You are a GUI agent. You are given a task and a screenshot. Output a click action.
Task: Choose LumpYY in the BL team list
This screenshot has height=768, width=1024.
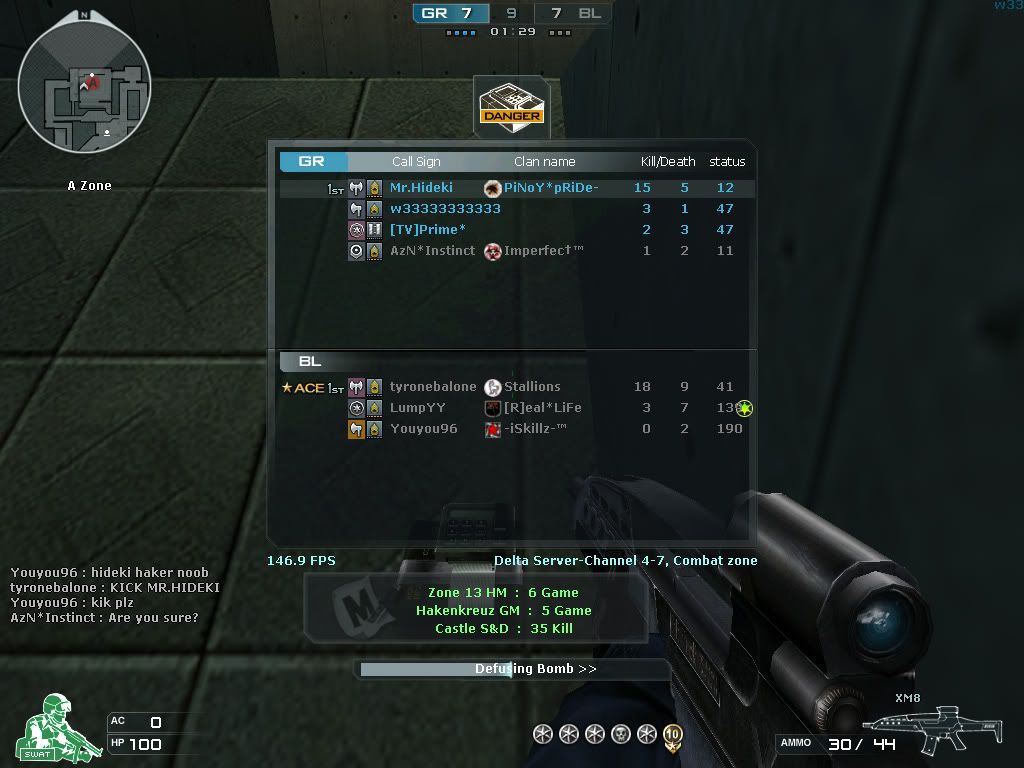pos(418,408)
